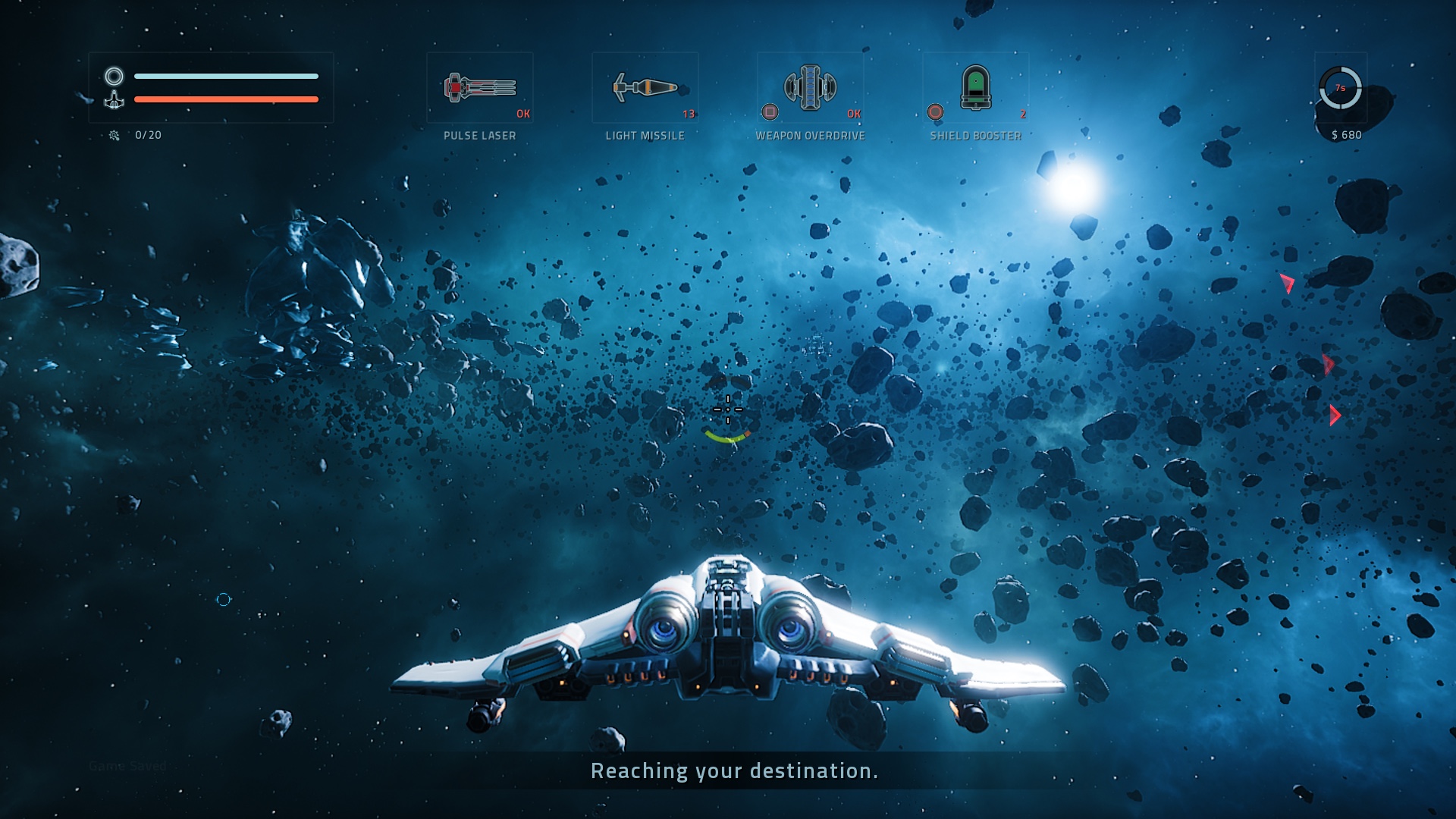Activate the Shield Booster consumable icon
This screenshot has width=1456, height=819.
976,86
